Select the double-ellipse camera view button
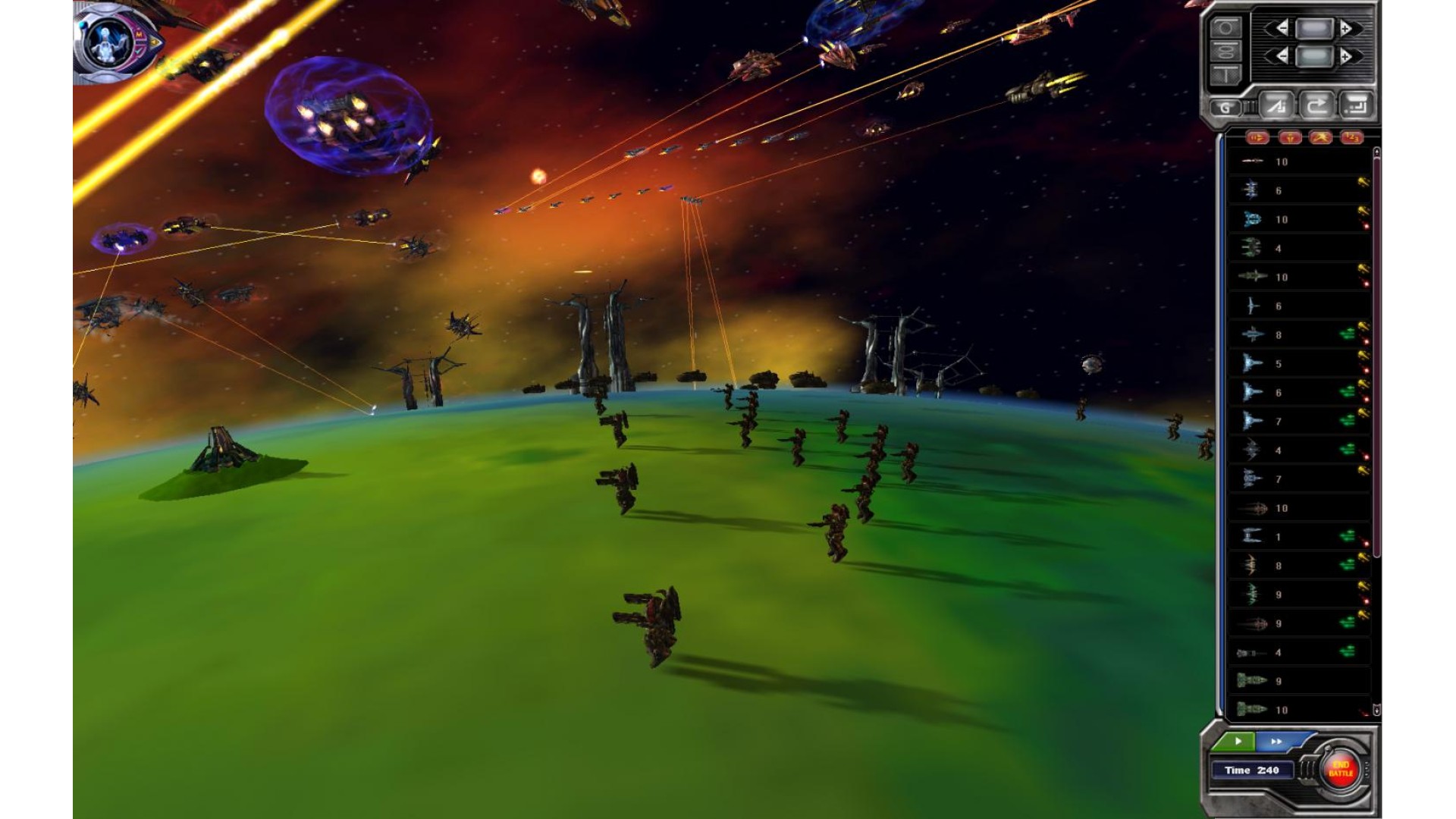 (x=1225, y=52)
